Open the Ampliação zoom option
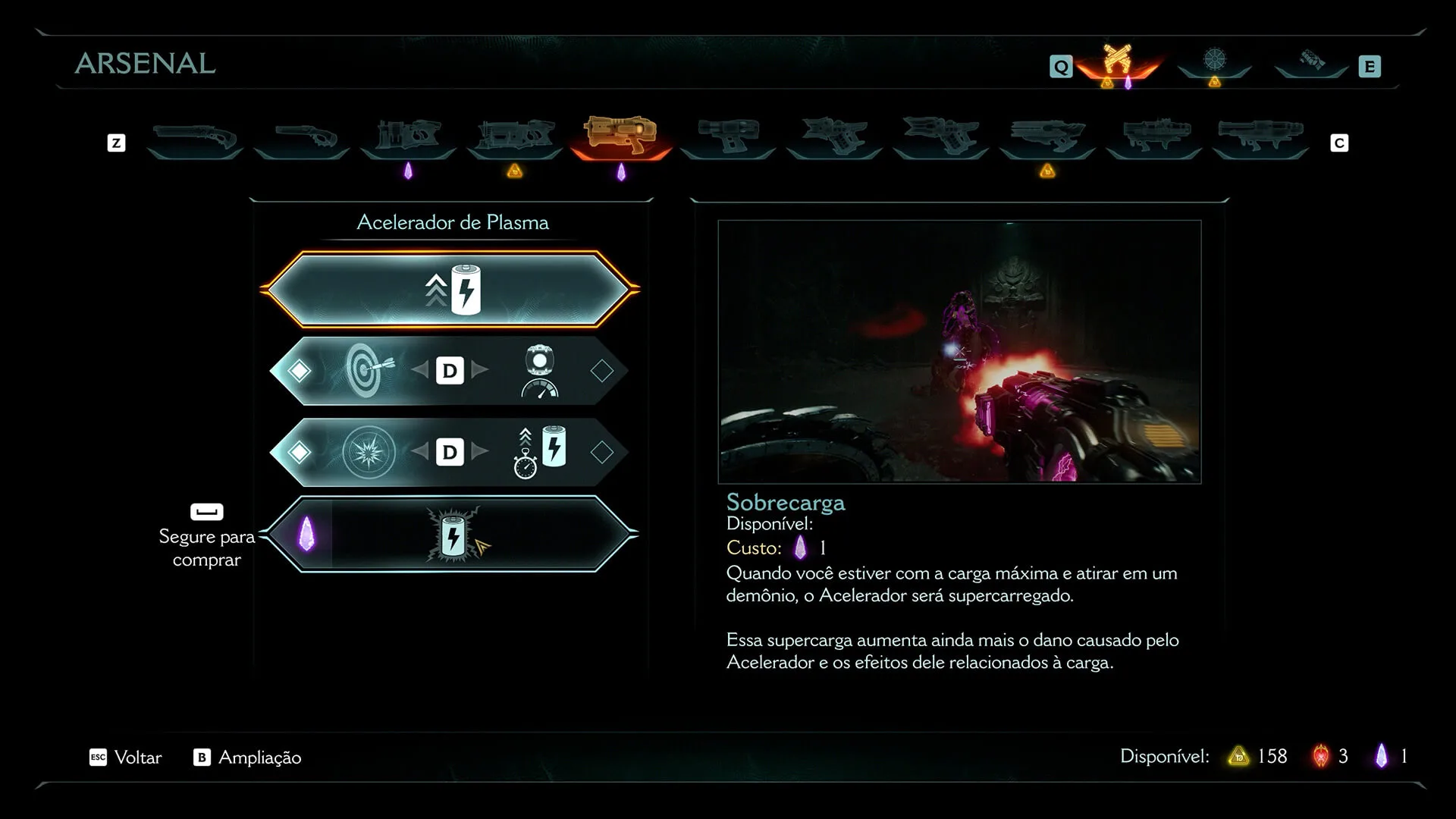The width and height of the screenshot is (1456, 819). (248, 758)
